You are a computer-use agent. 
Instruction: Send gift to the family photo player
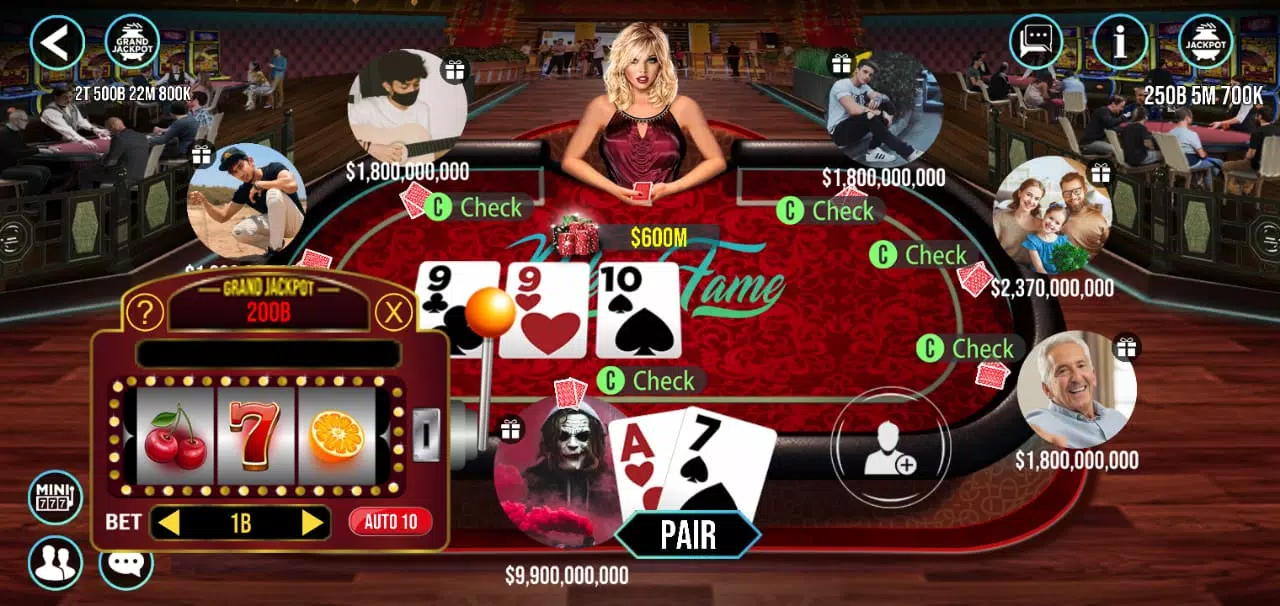pos(1100,172)
